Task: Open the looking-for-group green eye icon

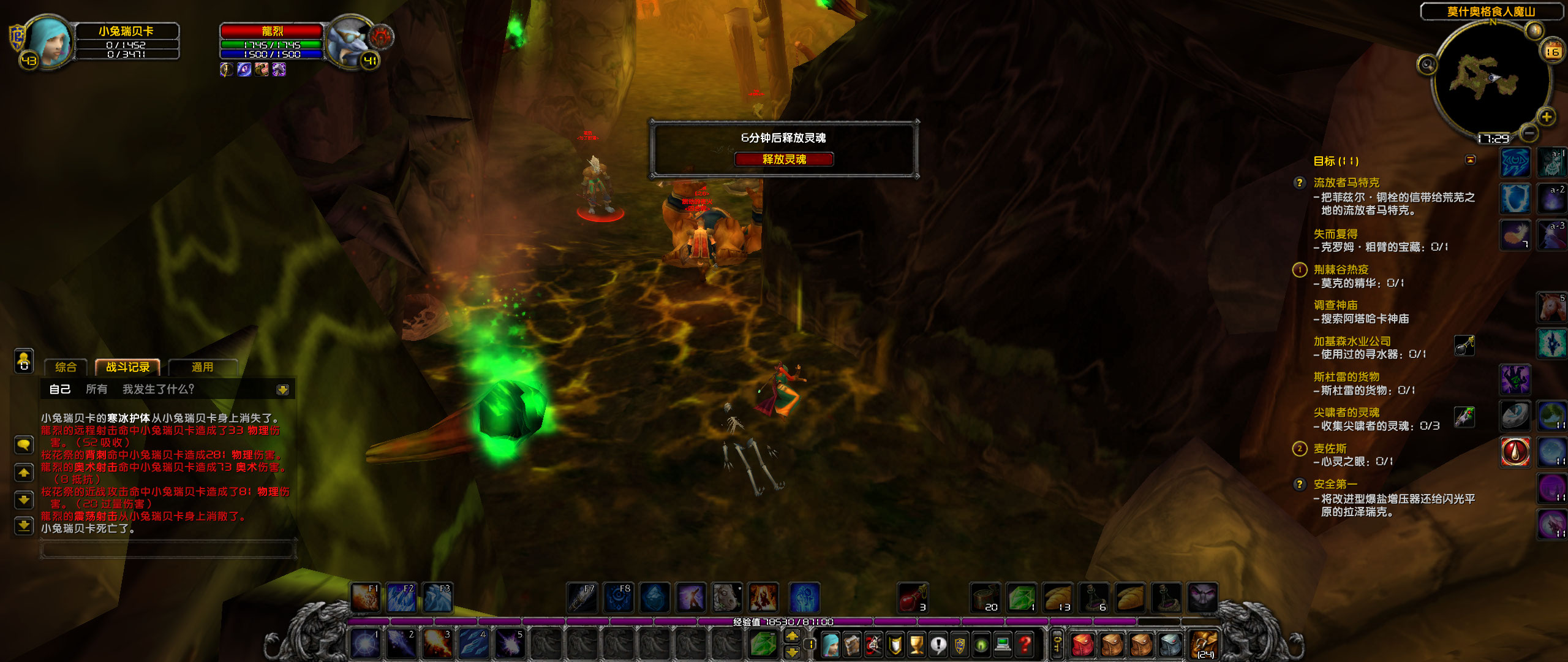Action: click(980, 645)
